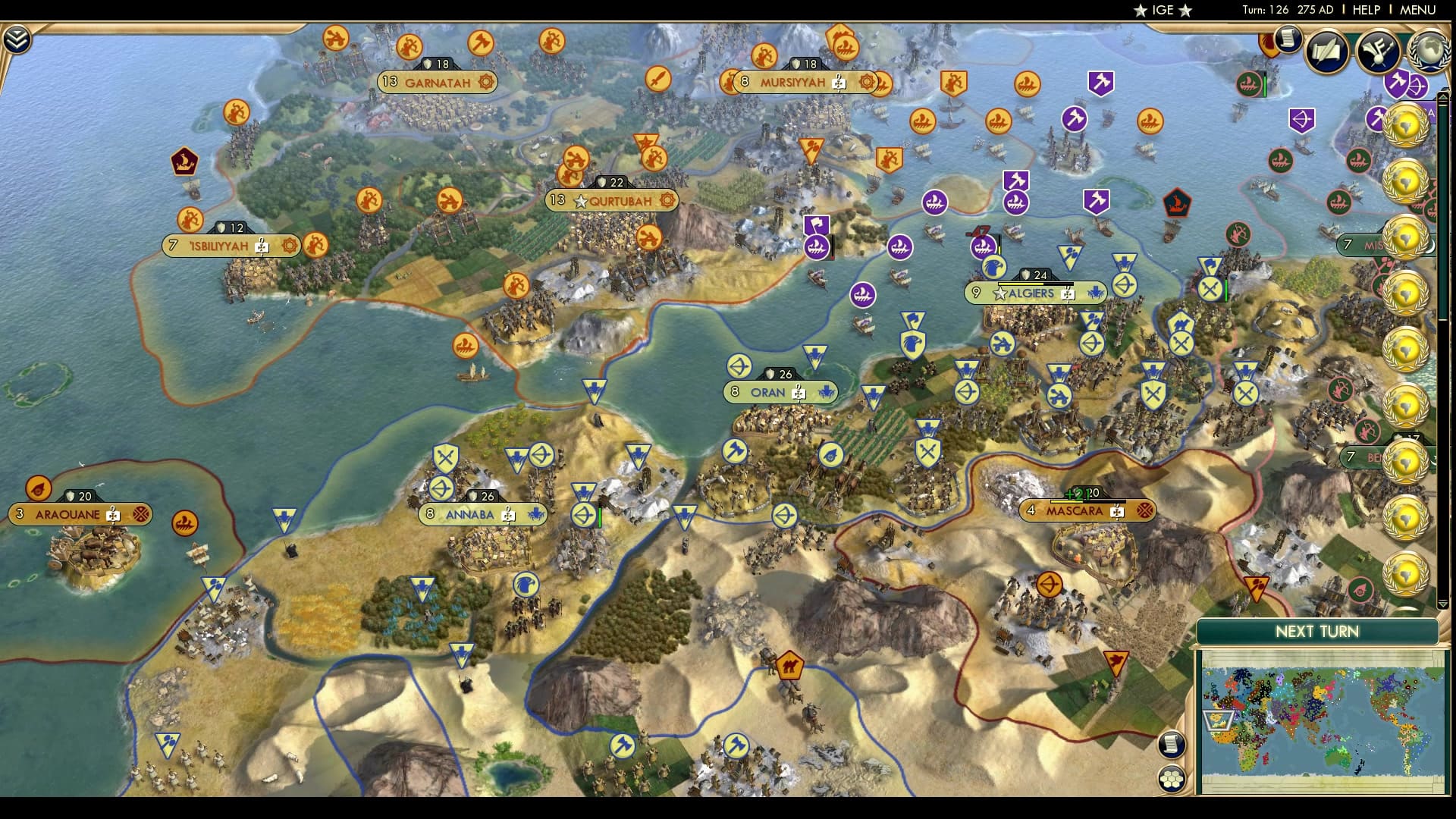Click HELP in the top bar
The width and height of the screenshot is (1456, 819).
[1365, 11]
